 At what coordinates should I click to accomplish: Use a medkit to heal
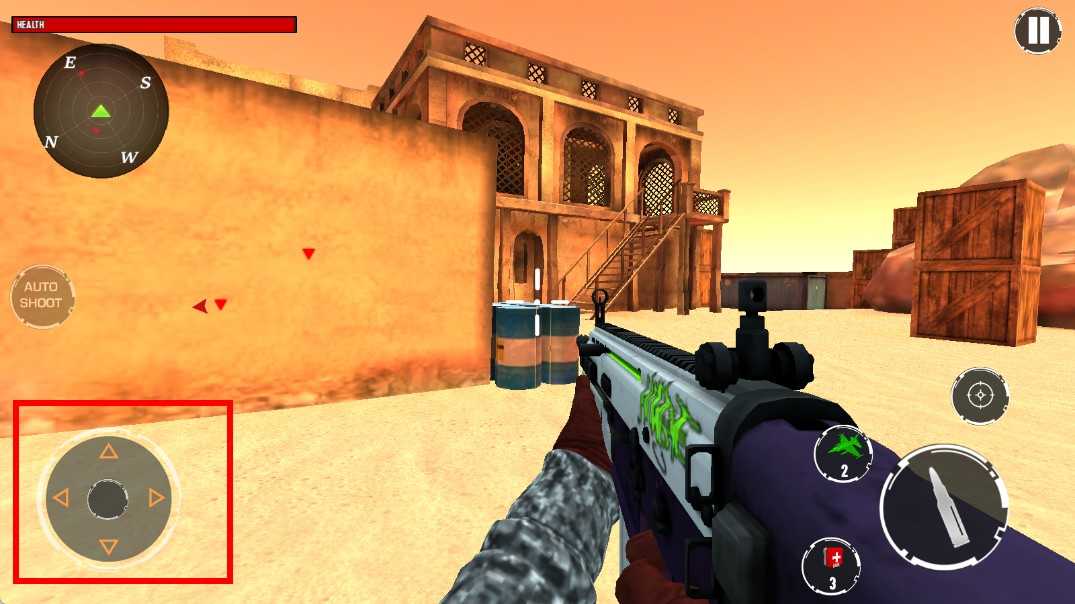pos(831,566)
